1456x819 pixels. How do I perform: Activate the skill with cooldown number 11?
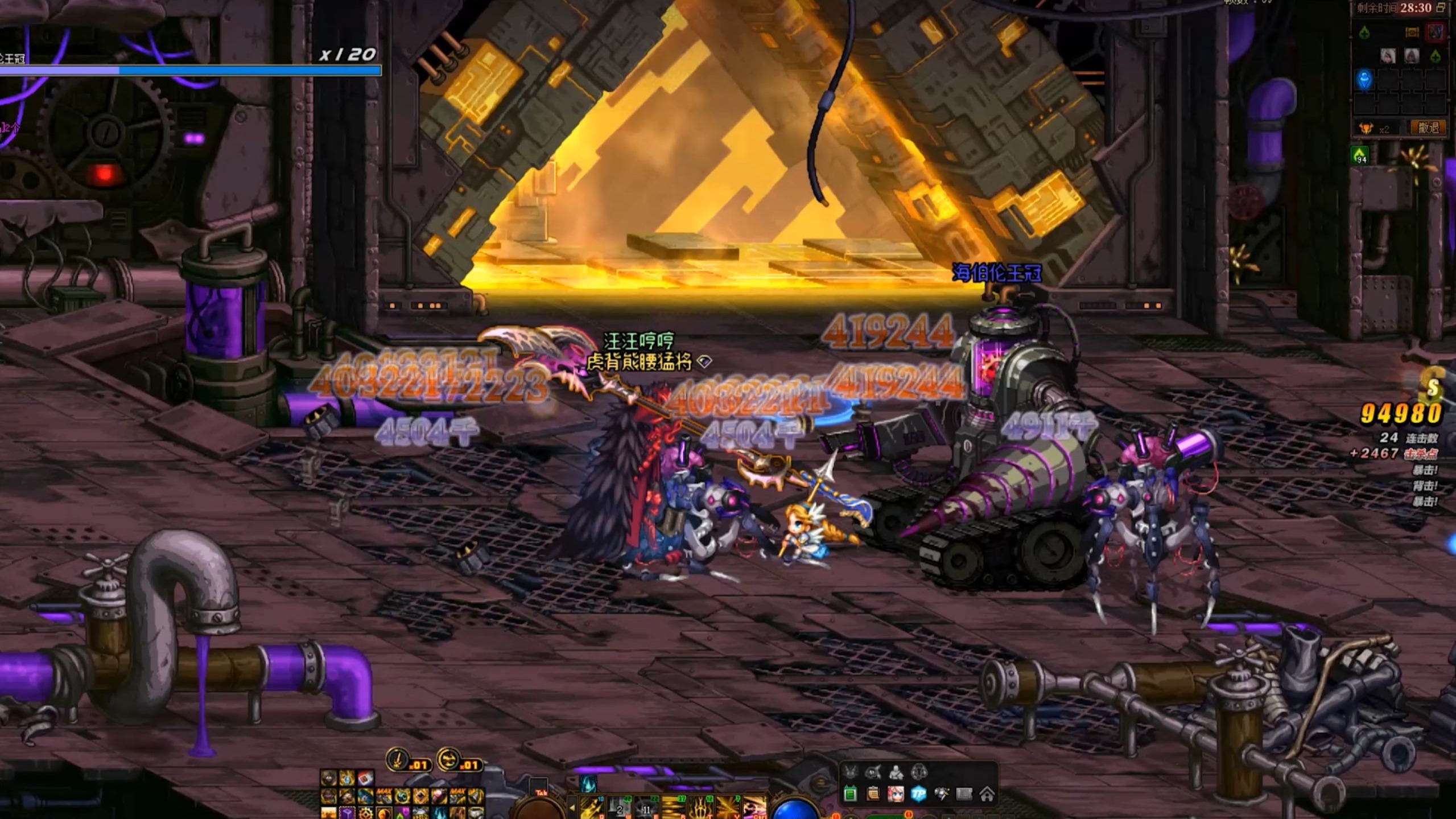tap(646, 808)
